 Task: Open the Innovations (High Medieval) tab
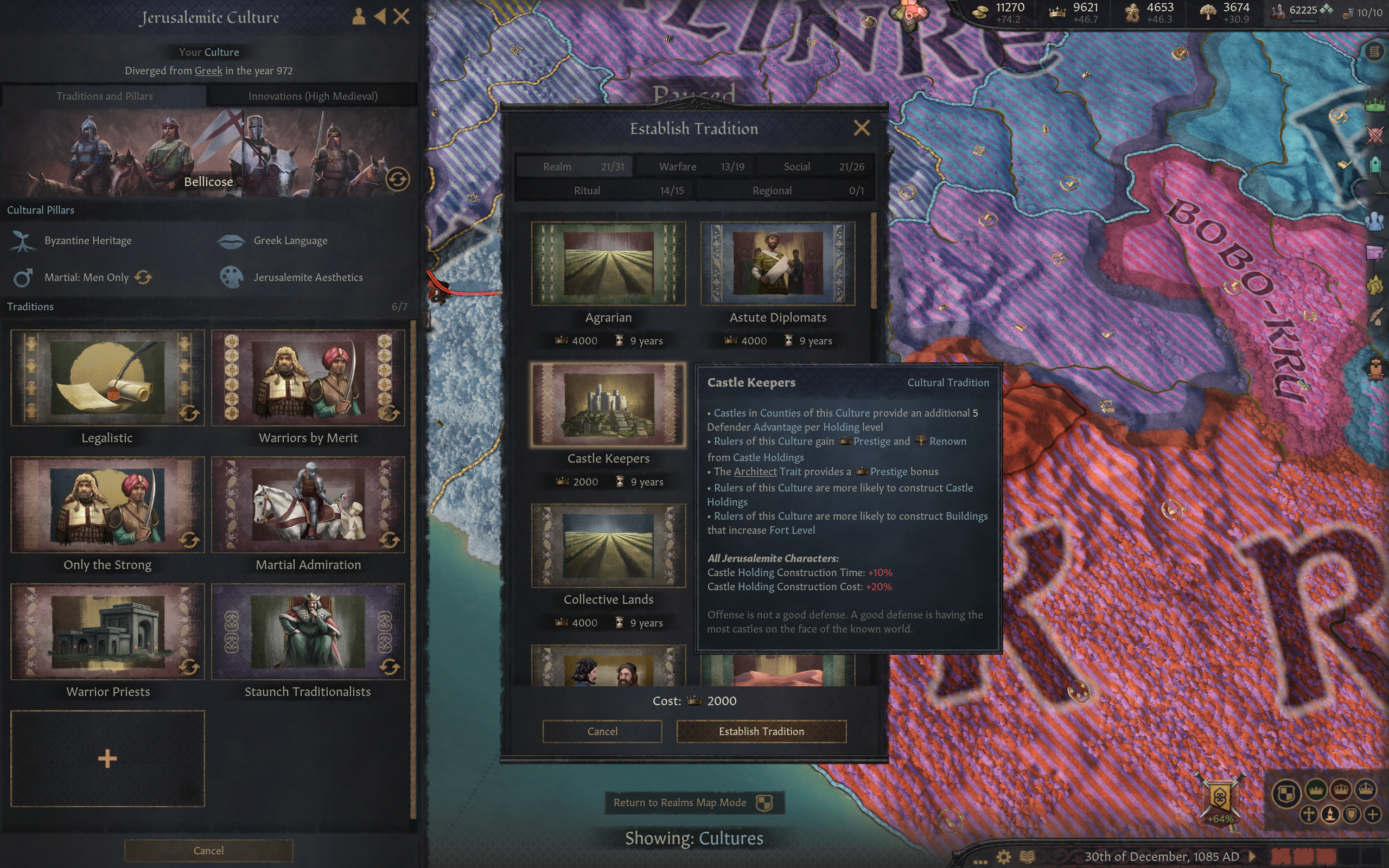[313, 96]
